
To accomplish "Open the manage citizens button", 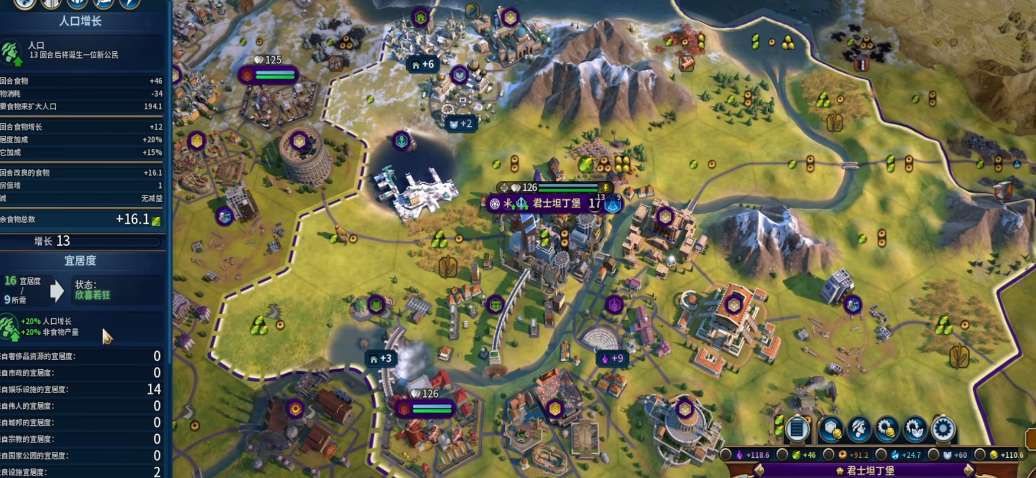I will [857, 429].
